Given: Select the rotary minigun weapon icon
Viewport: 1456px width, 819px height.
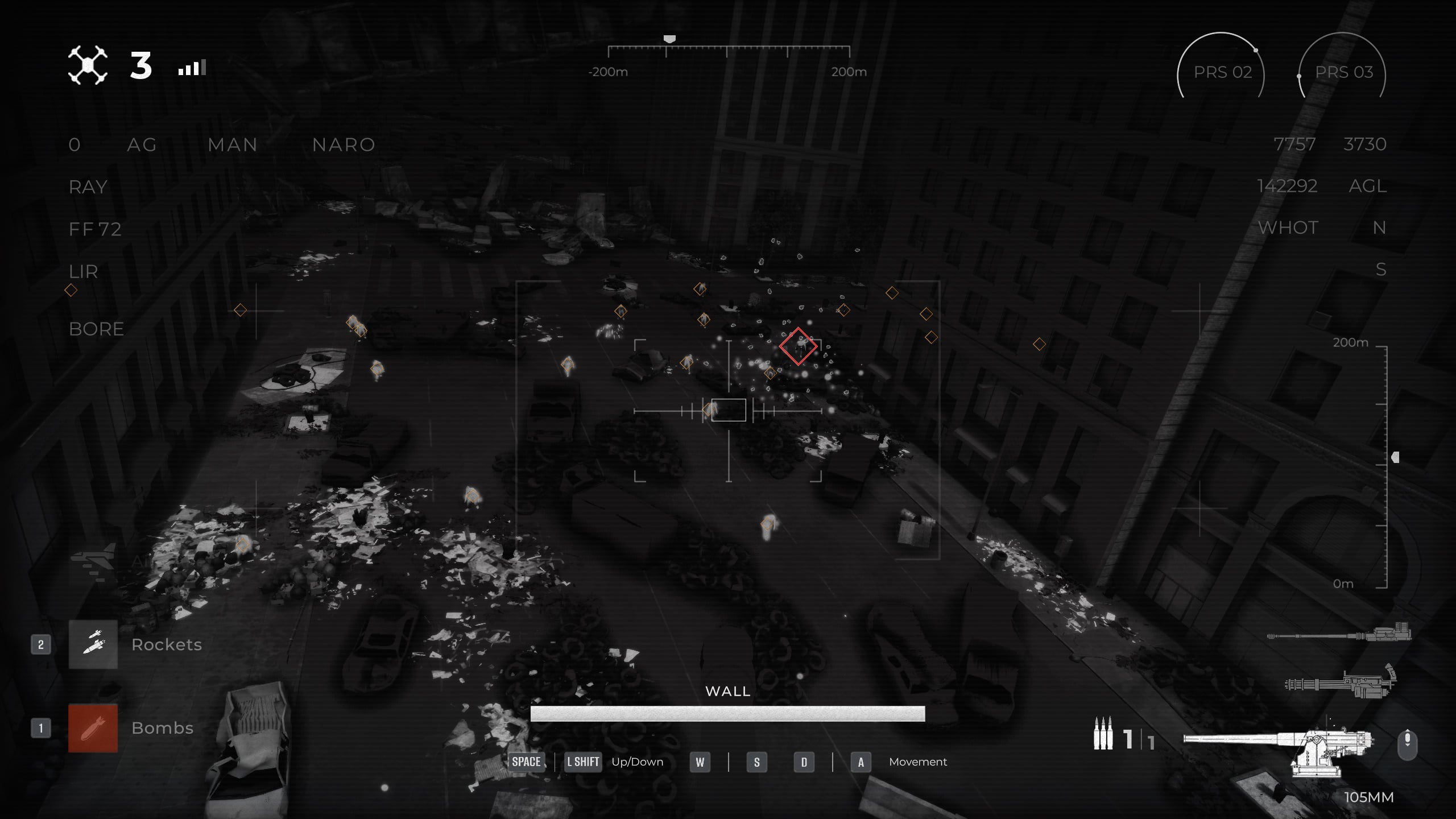Looking at the screenshot, I should click(x=1340, y=682).
